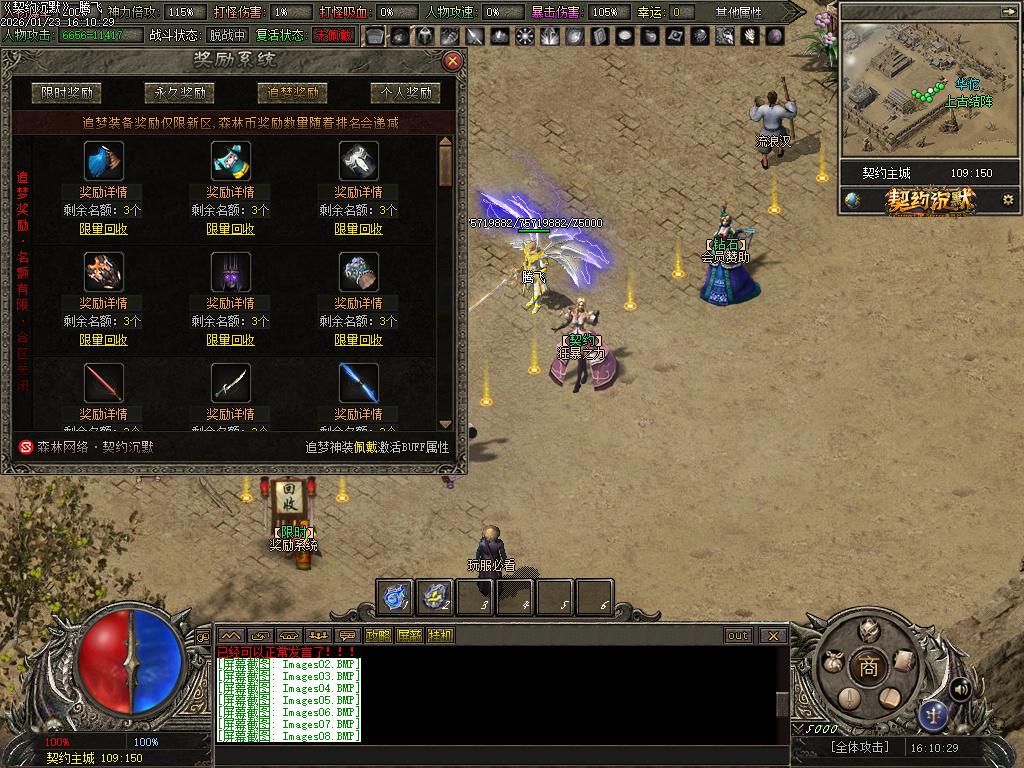The width and height of the screenshot is (1024, 768).
Task: Show the 个人奖励 tab
Action: 405,93
